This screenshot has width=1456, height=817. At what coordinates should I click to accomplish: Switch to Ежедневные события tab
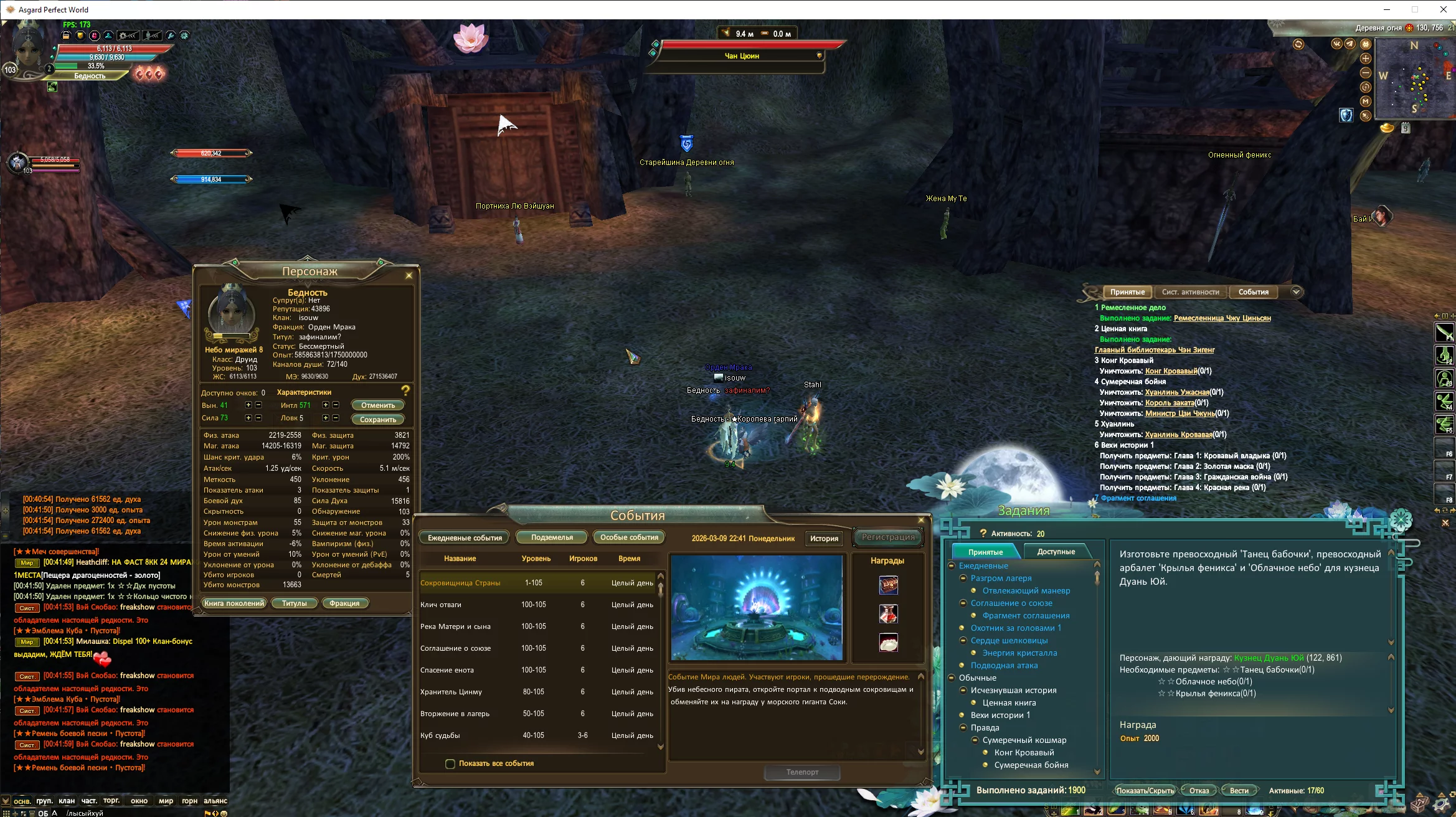click(x=465, y=538)
